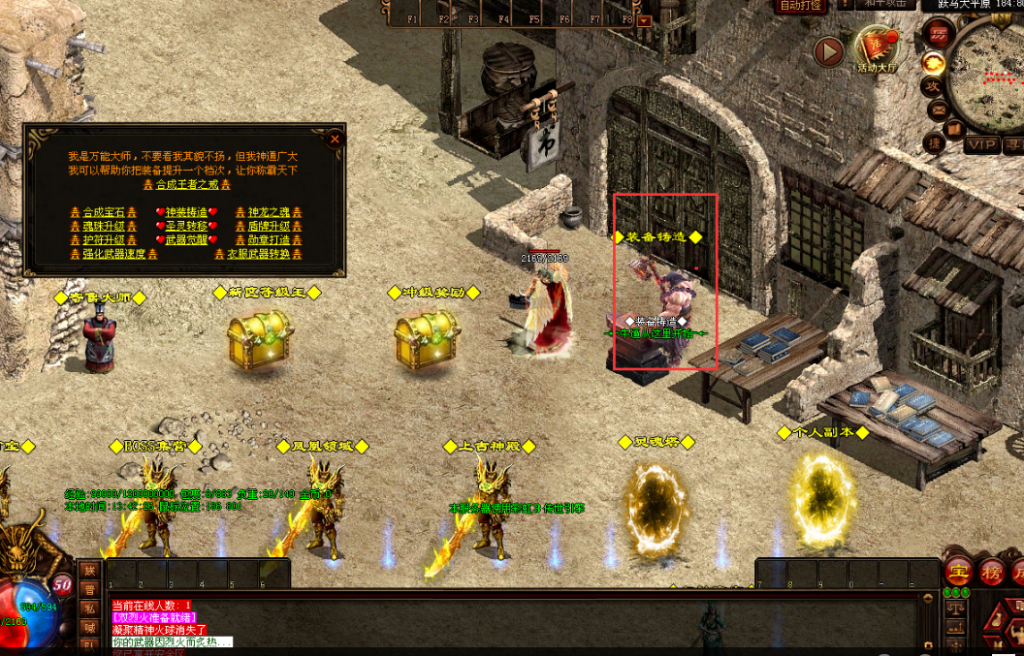Open the 活动大厅 activity hall icon

(x=877, y=48)
